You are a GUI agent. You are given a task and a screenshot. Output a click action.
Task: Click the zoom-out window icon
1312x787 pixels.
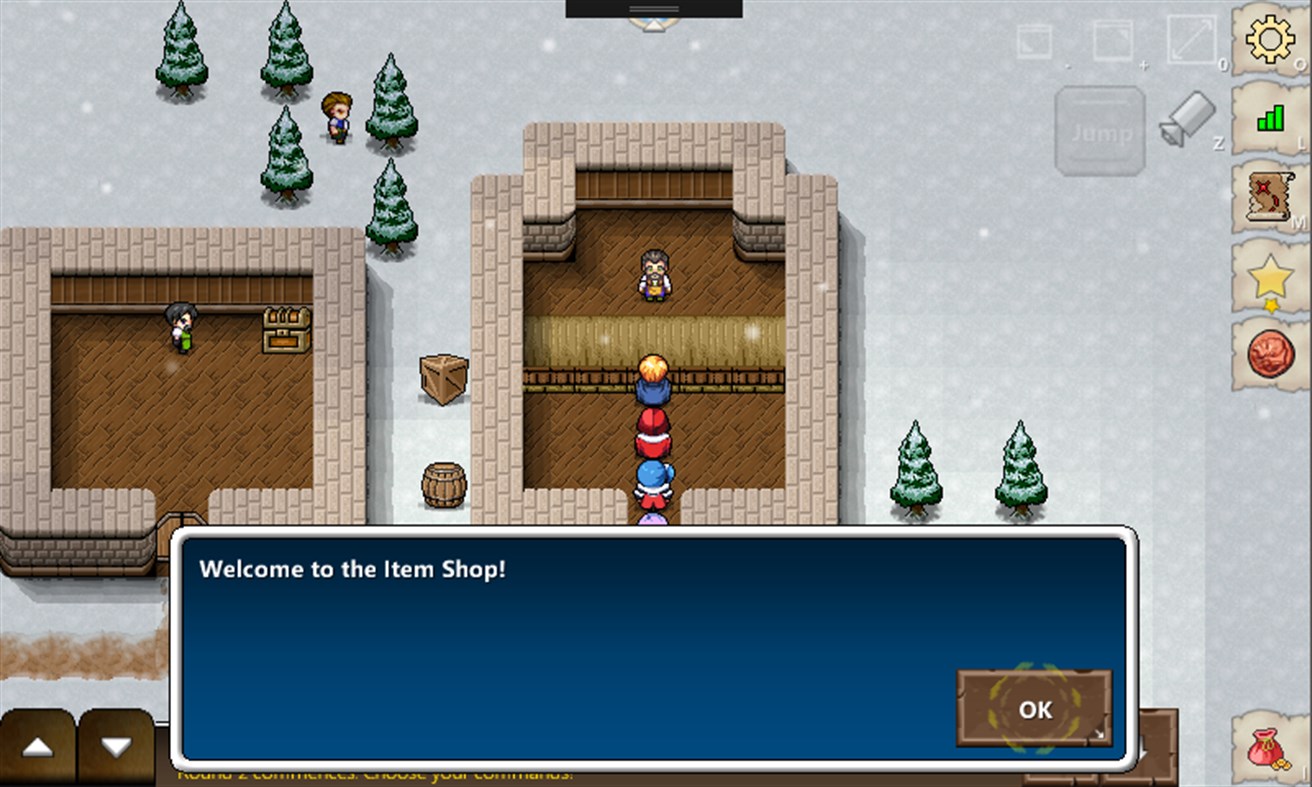(1034, 42)
